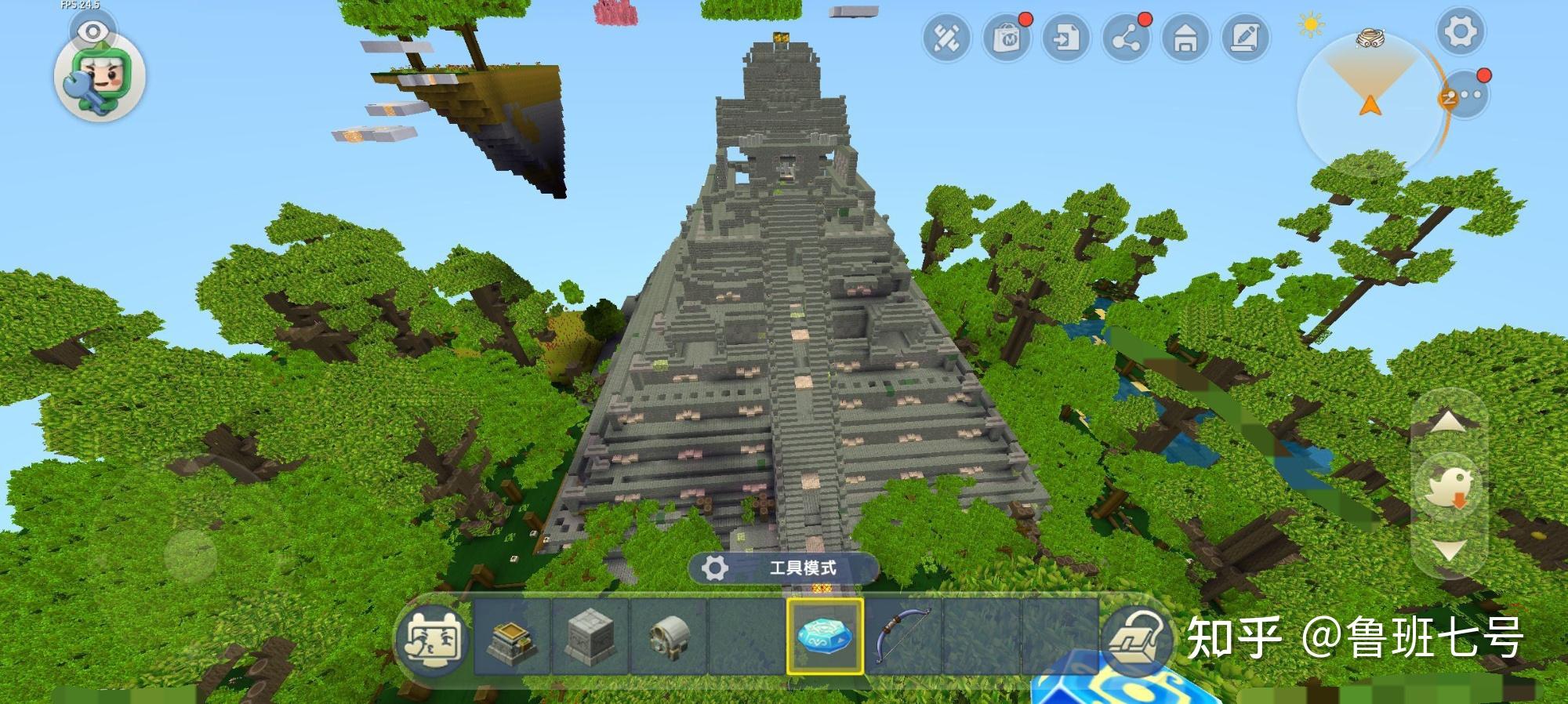Open the shopping bag store
This screenshot has width=1568, height=704.
[x=1007, y=38]
